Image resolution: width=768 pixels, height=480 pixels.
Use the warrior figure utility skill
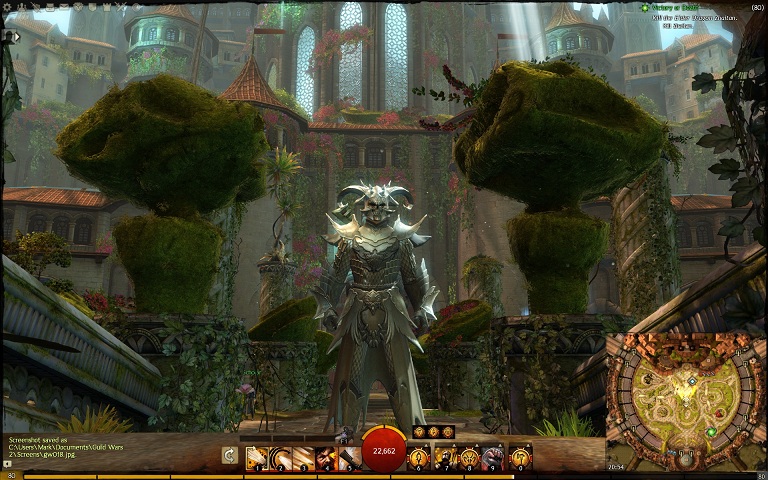click(x=444, y=458)
